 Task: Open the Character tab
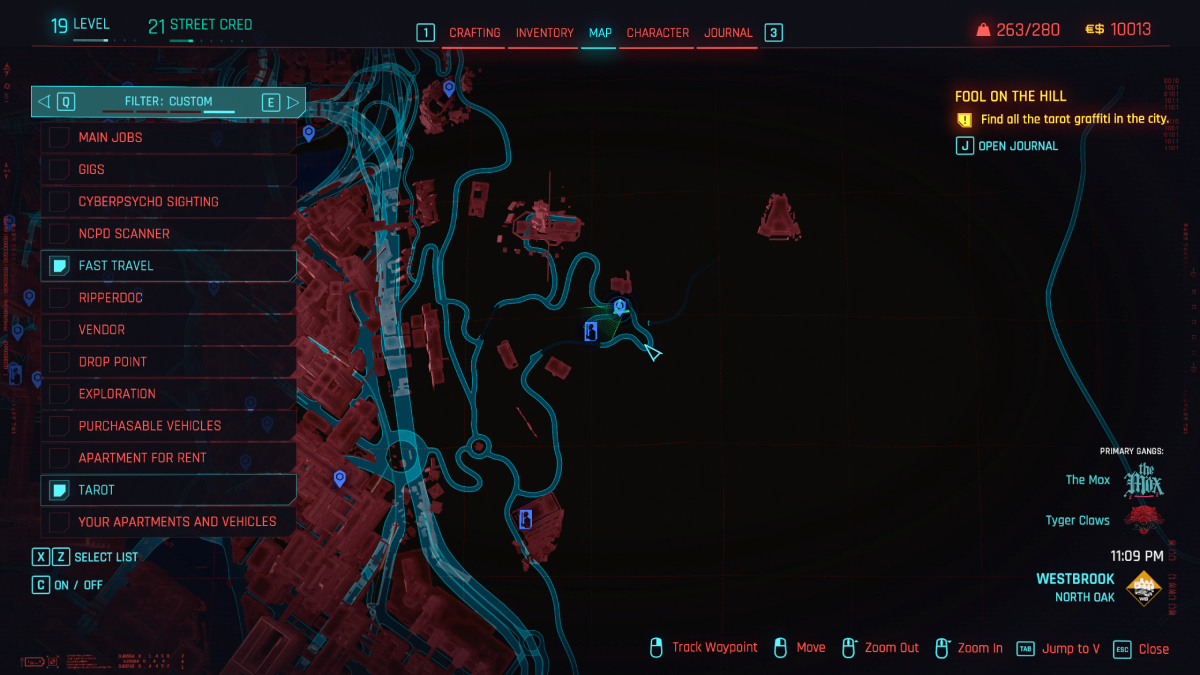657,33
